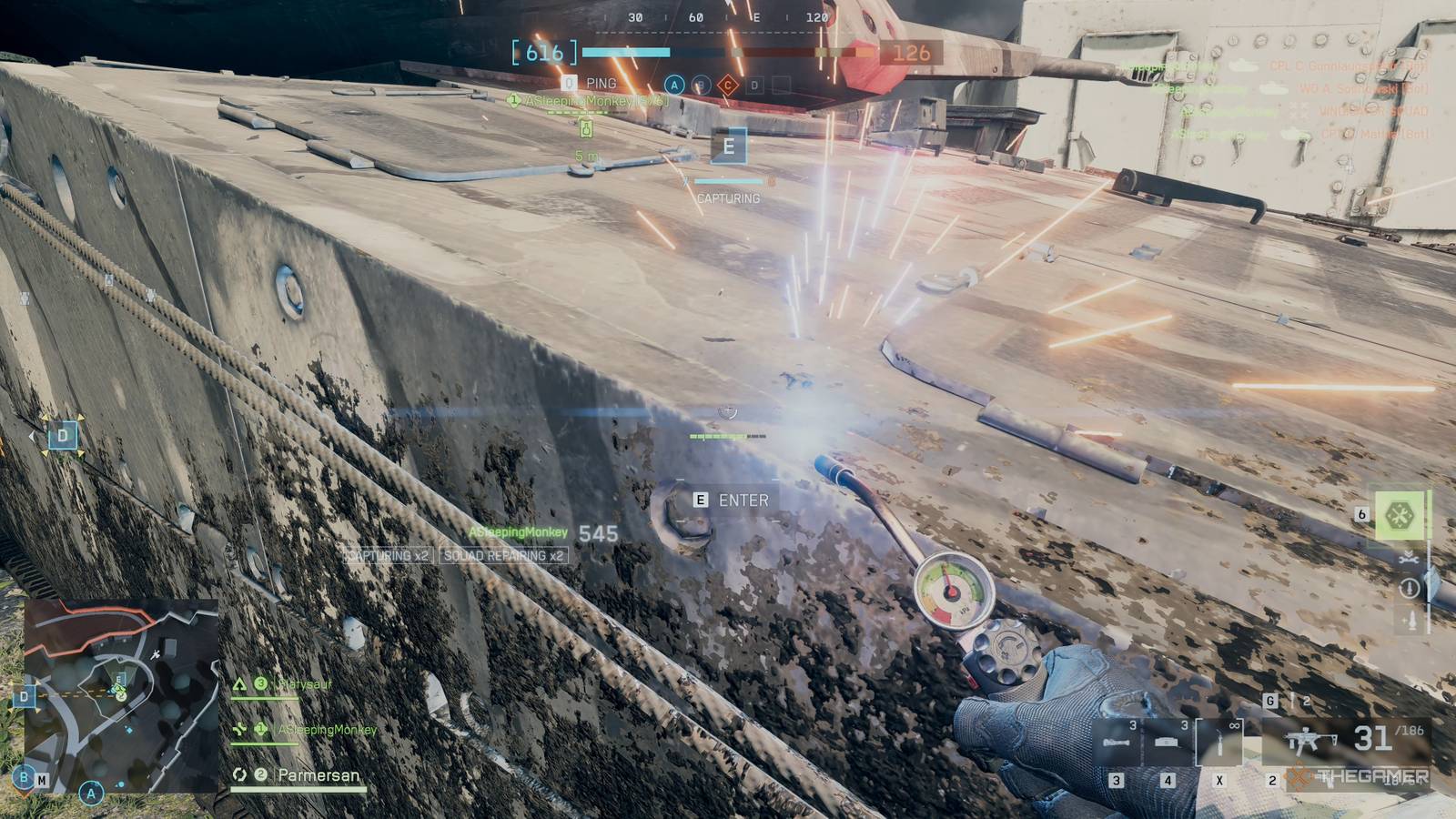Click the grenade icon next to the G keybind
The width and height of the screenshot is (1456, 819).
[1292, 700]
